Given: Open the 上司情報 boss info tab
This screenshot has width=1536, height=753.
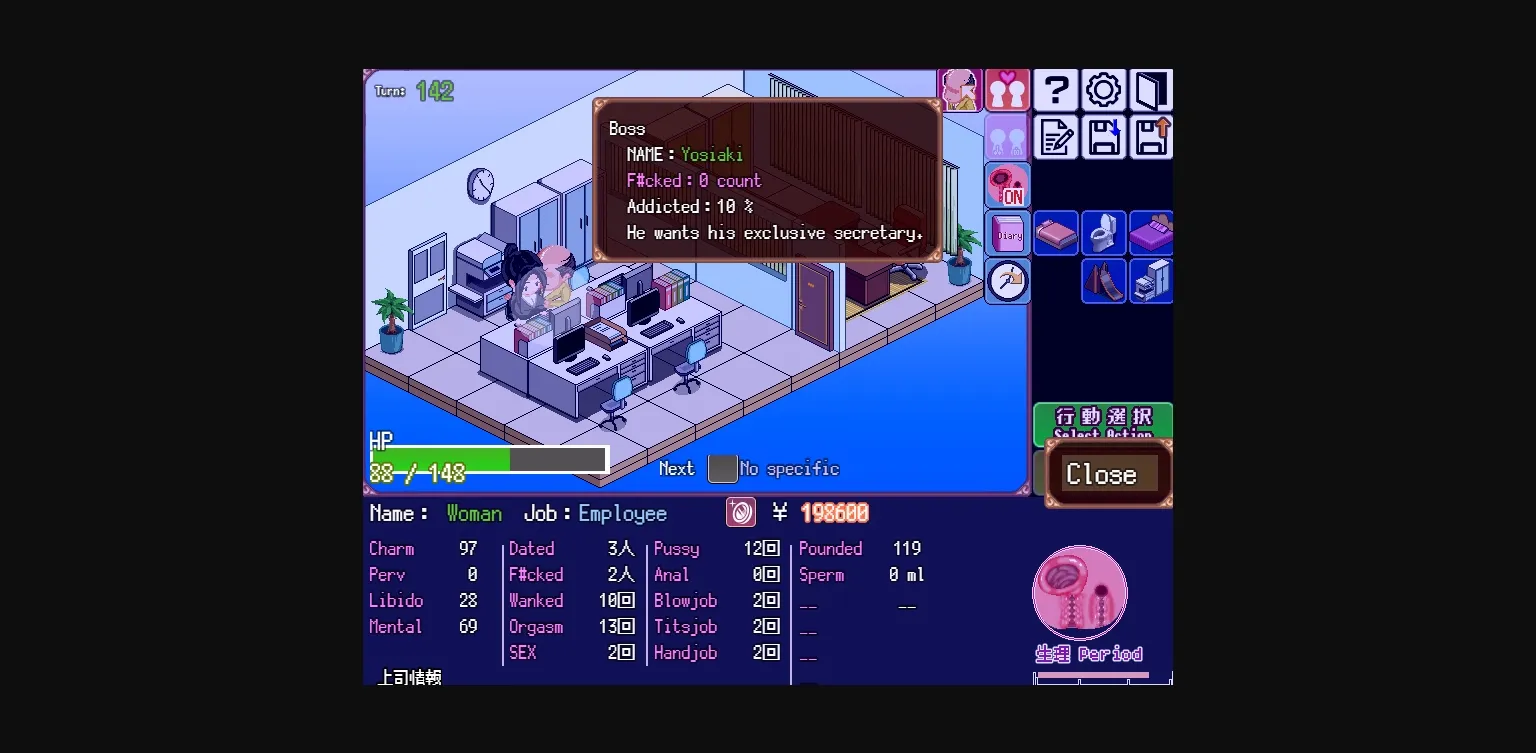Looking at the screenshot, I should [x=410, y=675].
